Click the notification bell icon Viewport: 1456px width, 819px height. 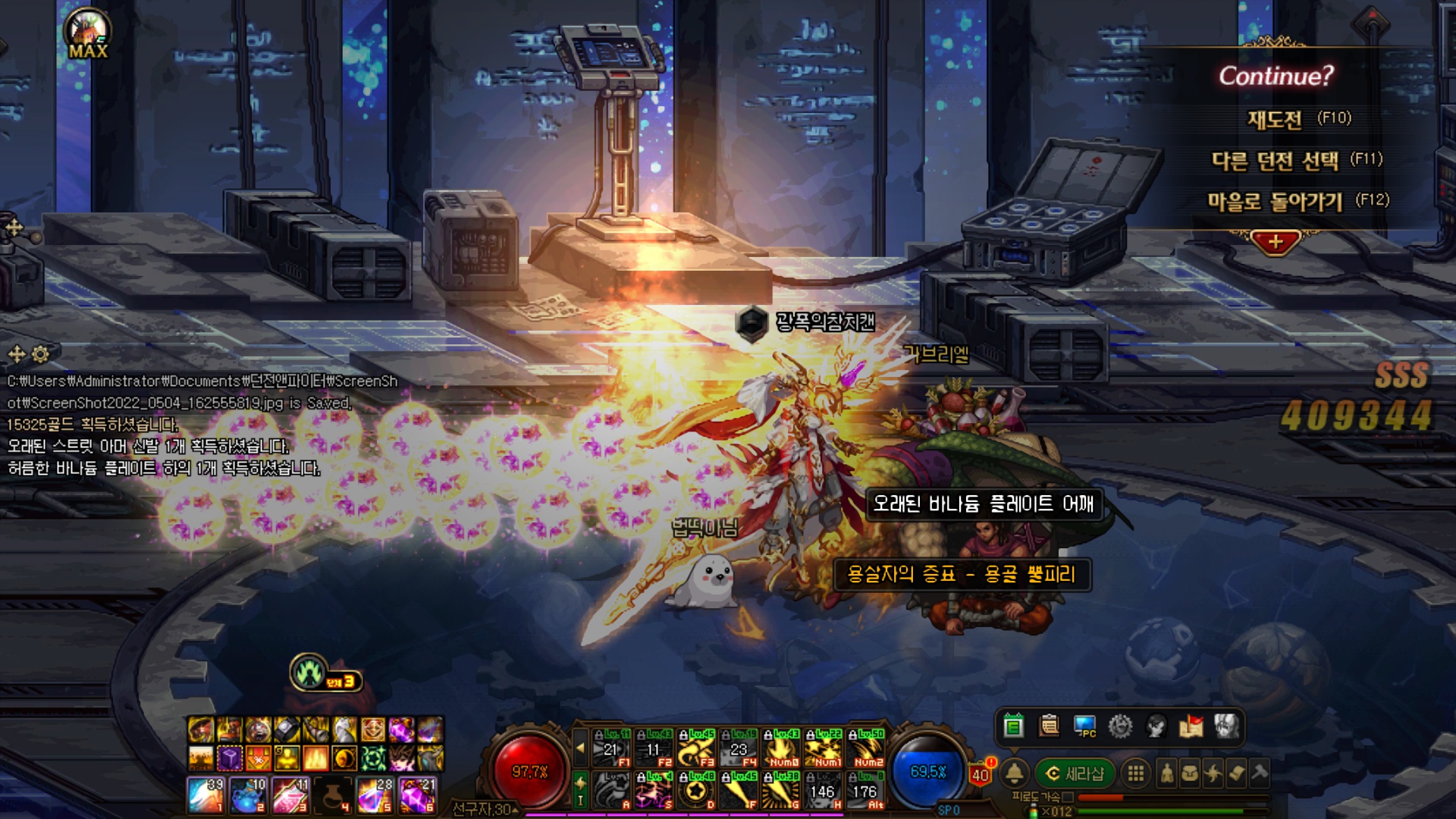click(x=1014, y=773)
